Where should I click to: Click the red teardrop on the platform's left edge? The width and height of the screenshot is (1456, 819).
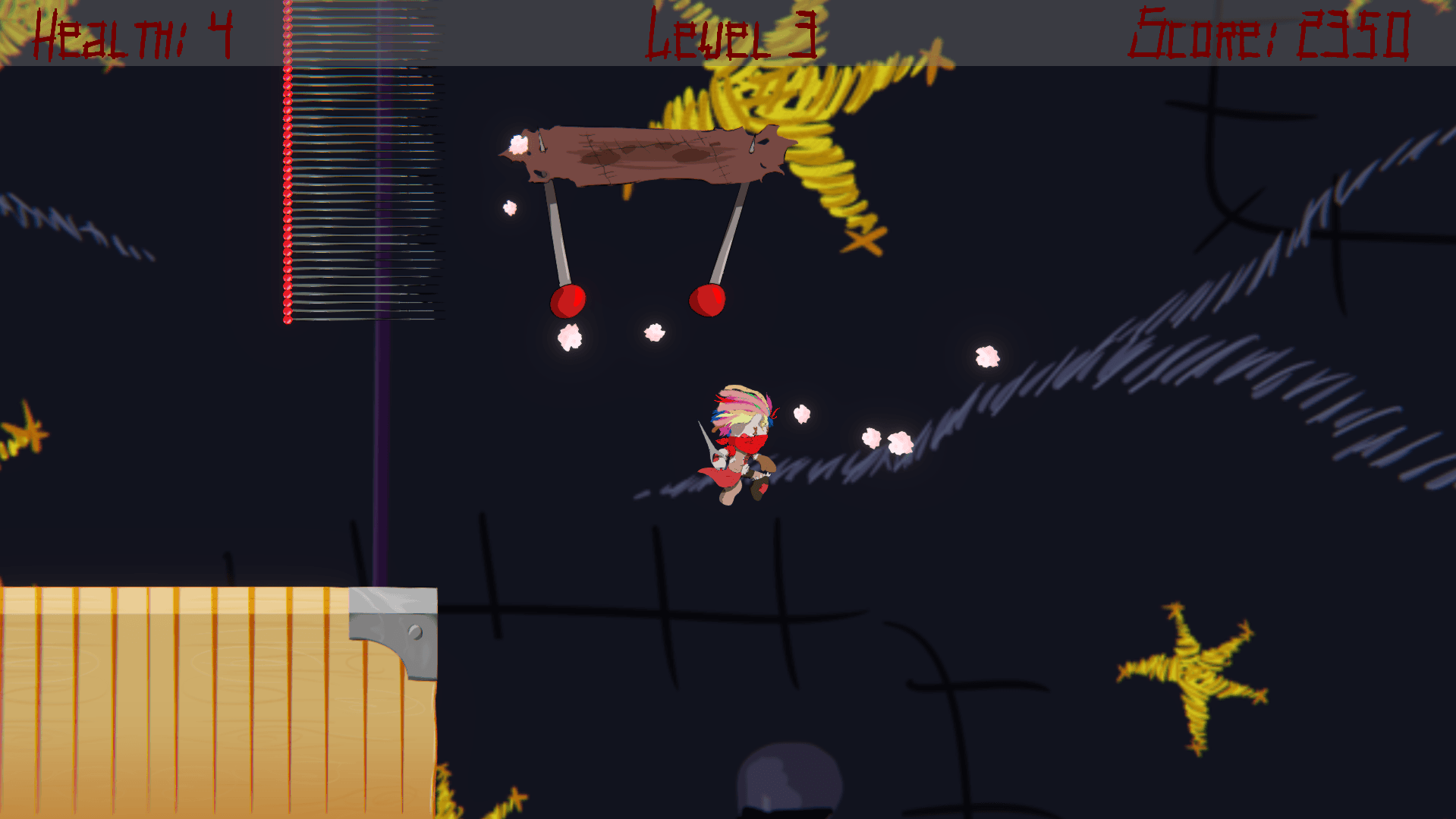pos(540,144)
